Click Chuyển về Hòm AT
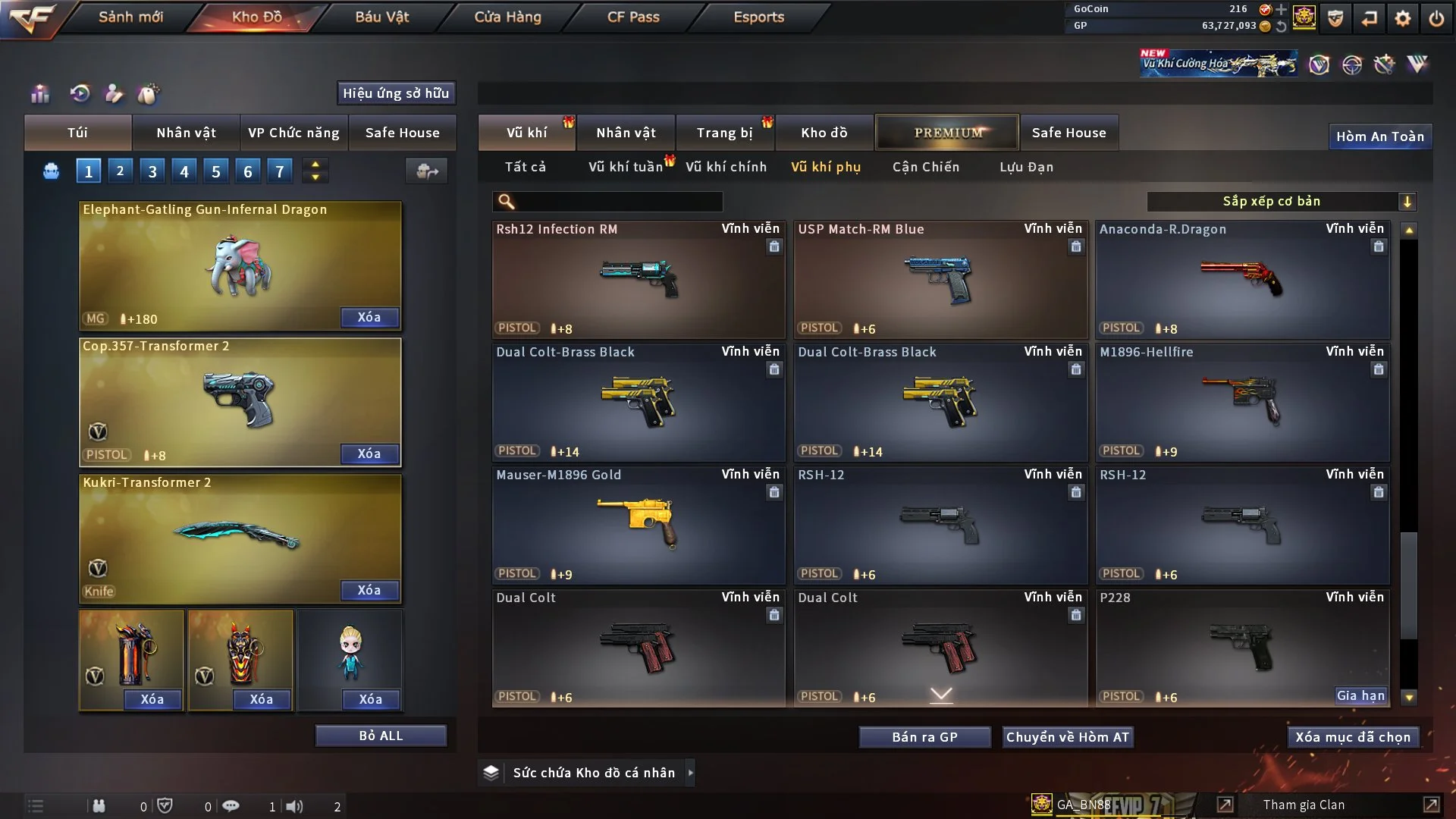The height and width of the screenshot is (819, 1456). pos(1067,737)
